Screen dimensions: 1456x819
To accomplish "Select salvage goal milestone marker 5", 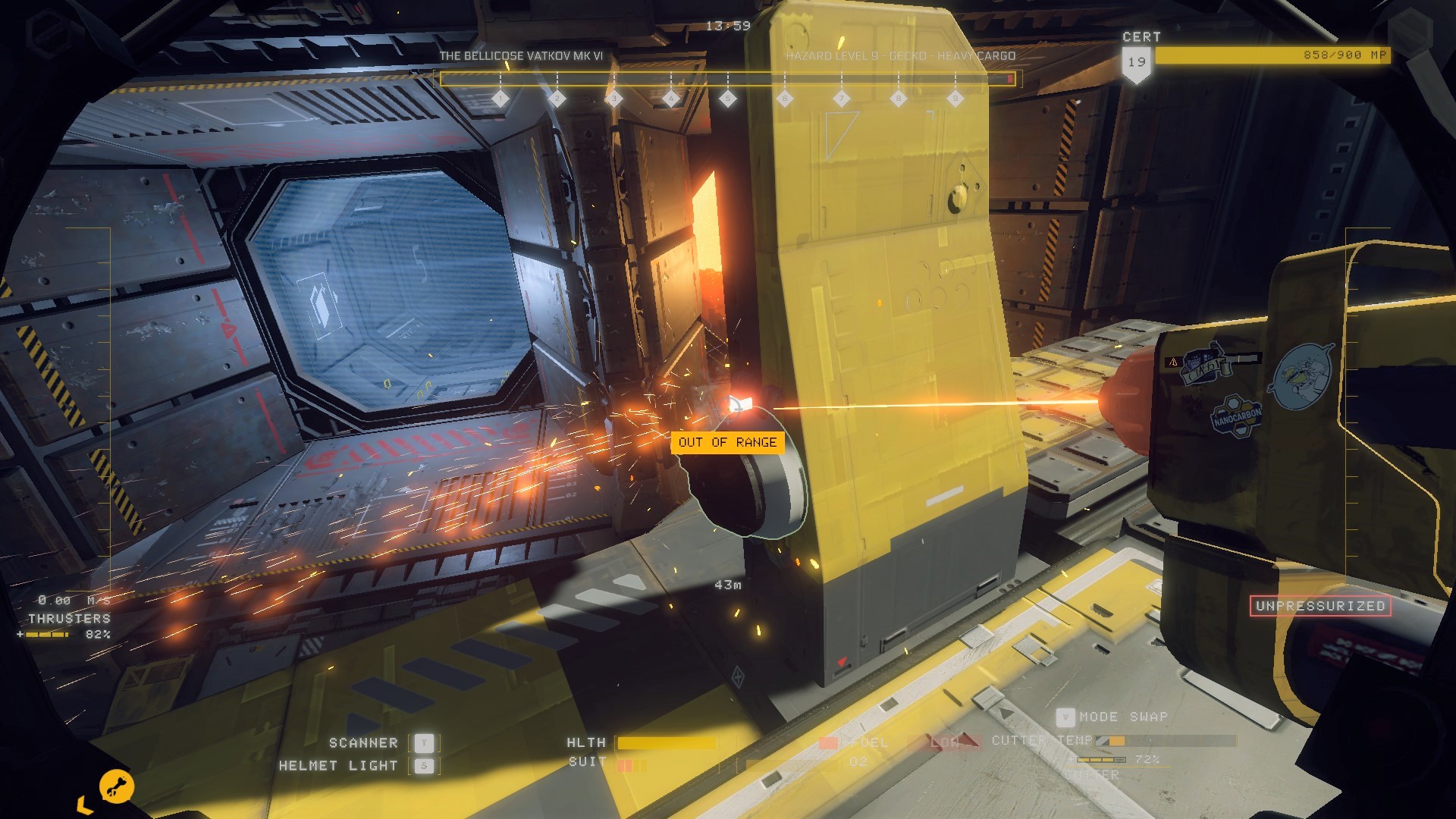I will coord(728,98).
